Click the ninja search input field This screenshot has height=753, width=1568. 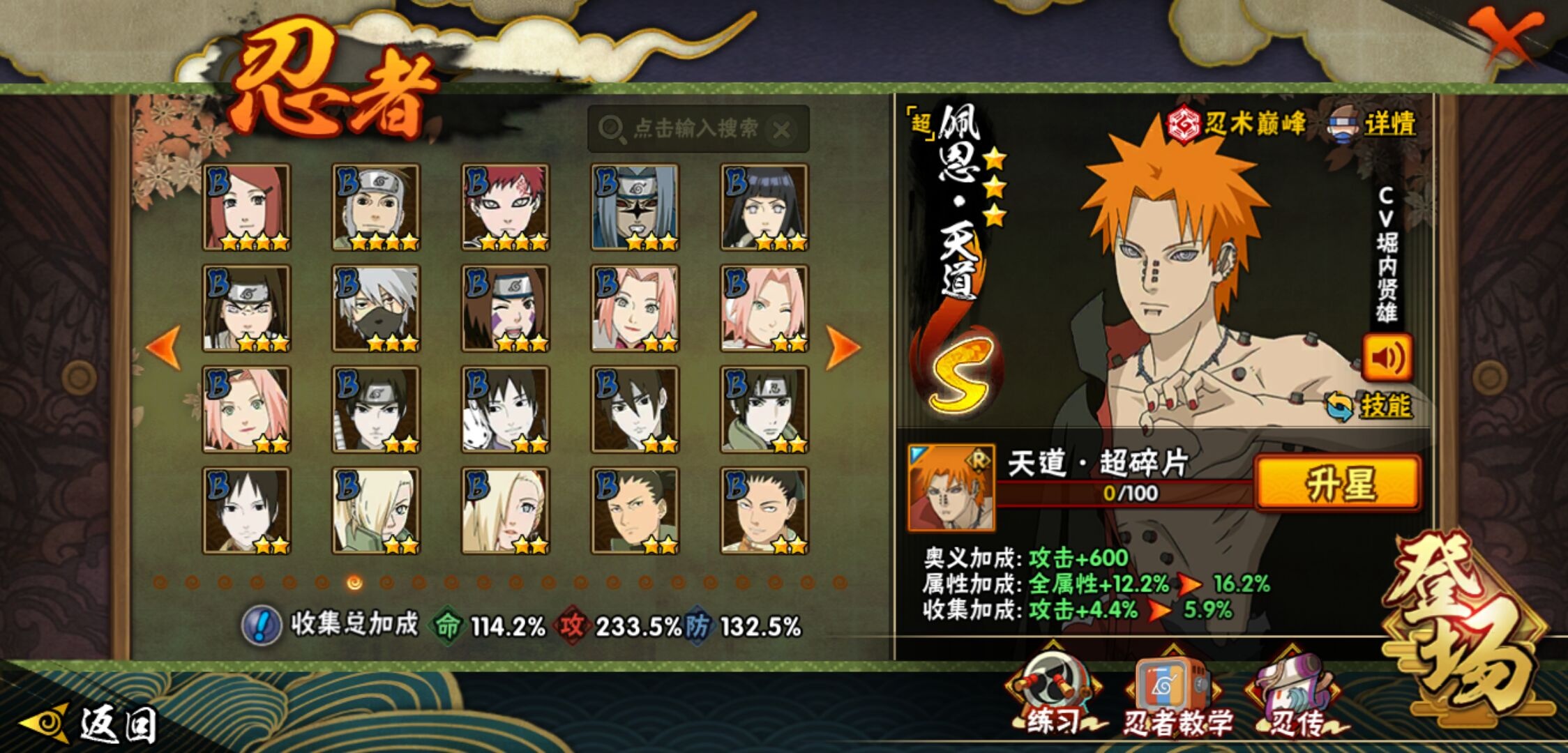(694, 129)
